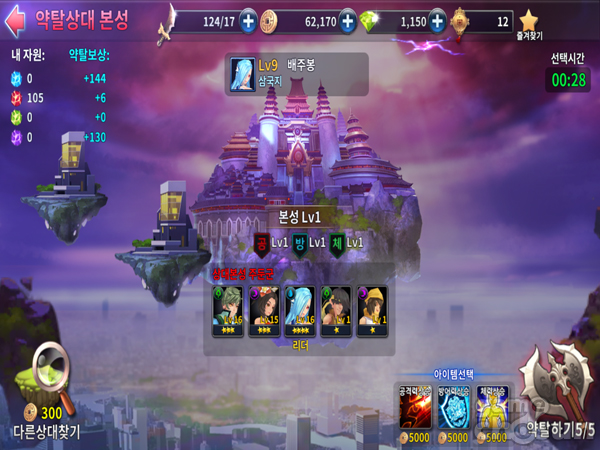Inspect the blue-haired leader hero
This screenshot has width=600, height=450.
coord(300,310)
